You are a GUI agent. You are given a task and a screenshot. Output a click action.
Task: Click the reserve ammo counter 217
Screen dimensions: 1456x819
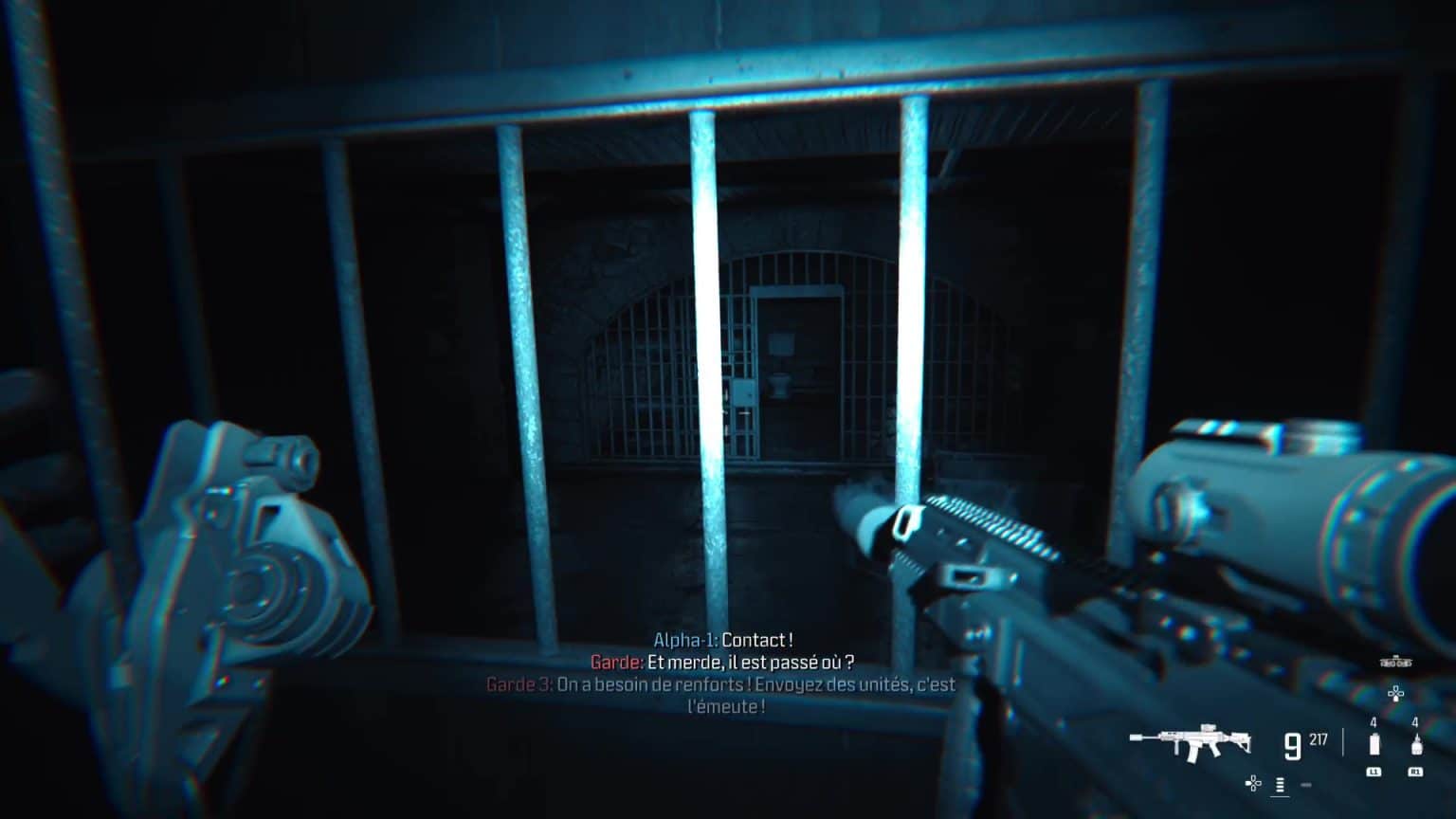point(1317,739)
